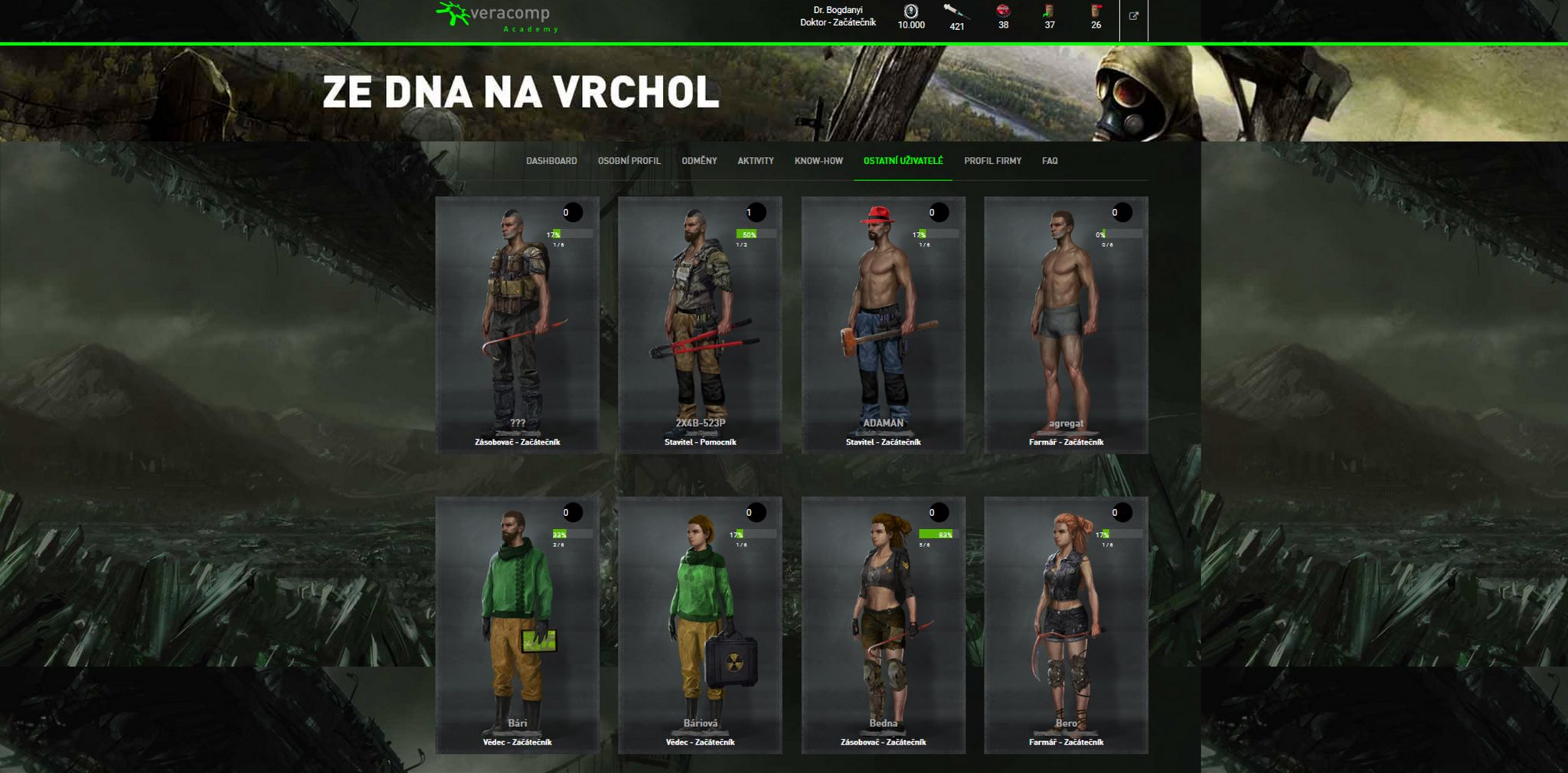Image resolution: width=1568 pixels, height=773 pixels.
Task: Select the Báriová player card
Action: pos(700,625)
